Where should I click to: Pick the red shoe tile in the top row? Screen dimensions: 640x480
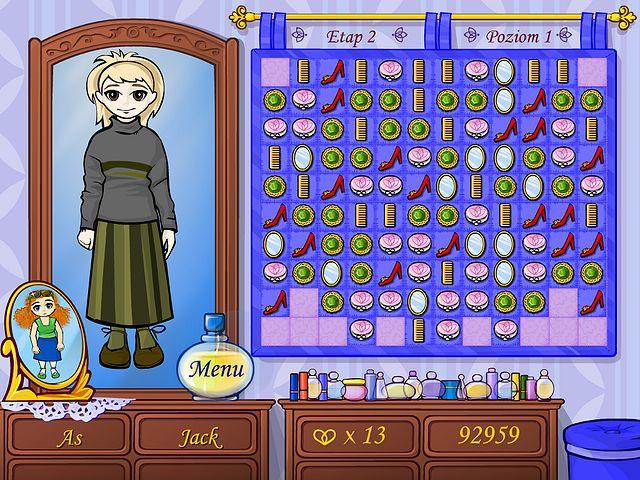tap(333, 71)
